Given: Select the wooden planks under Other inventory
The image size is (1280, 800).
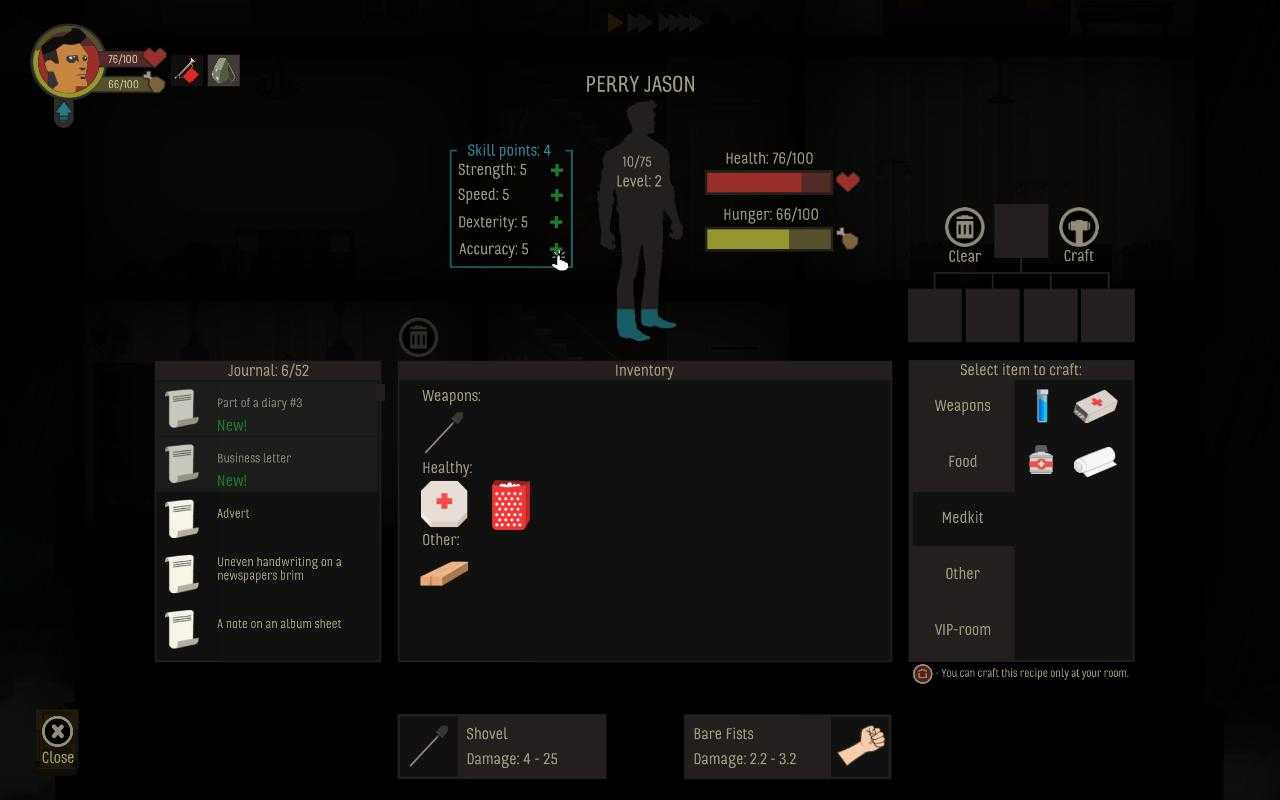Looking at the screenshot, I should [443, 573].
